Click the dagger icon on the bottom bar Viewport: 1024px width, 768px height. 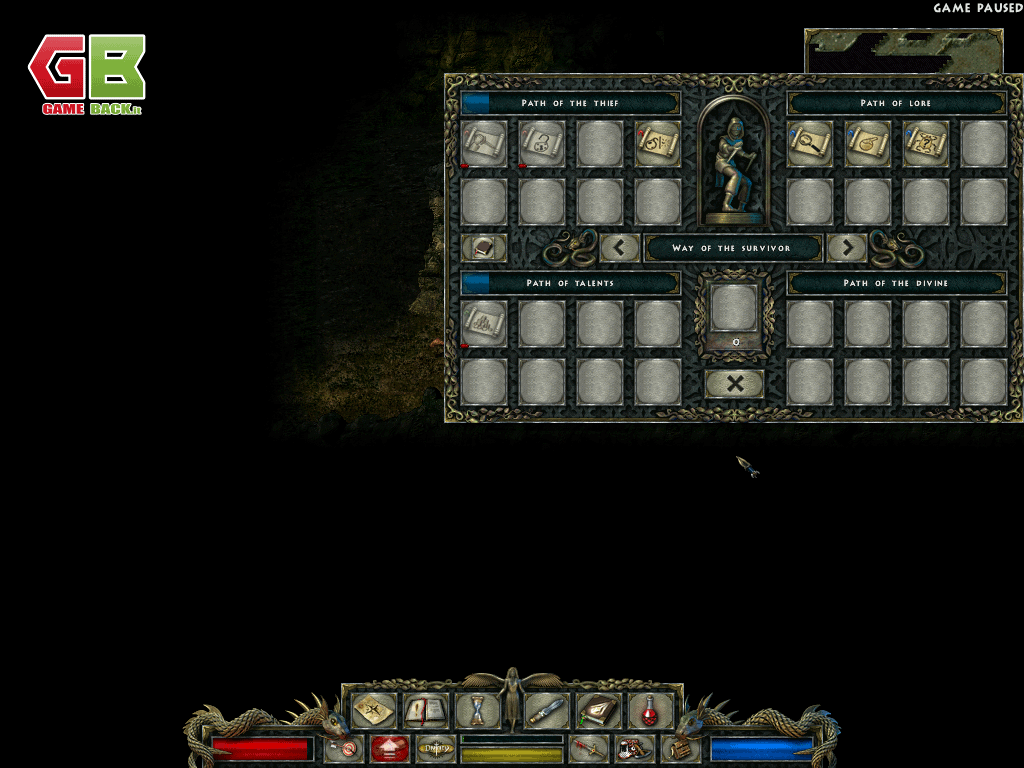[547, 711]
